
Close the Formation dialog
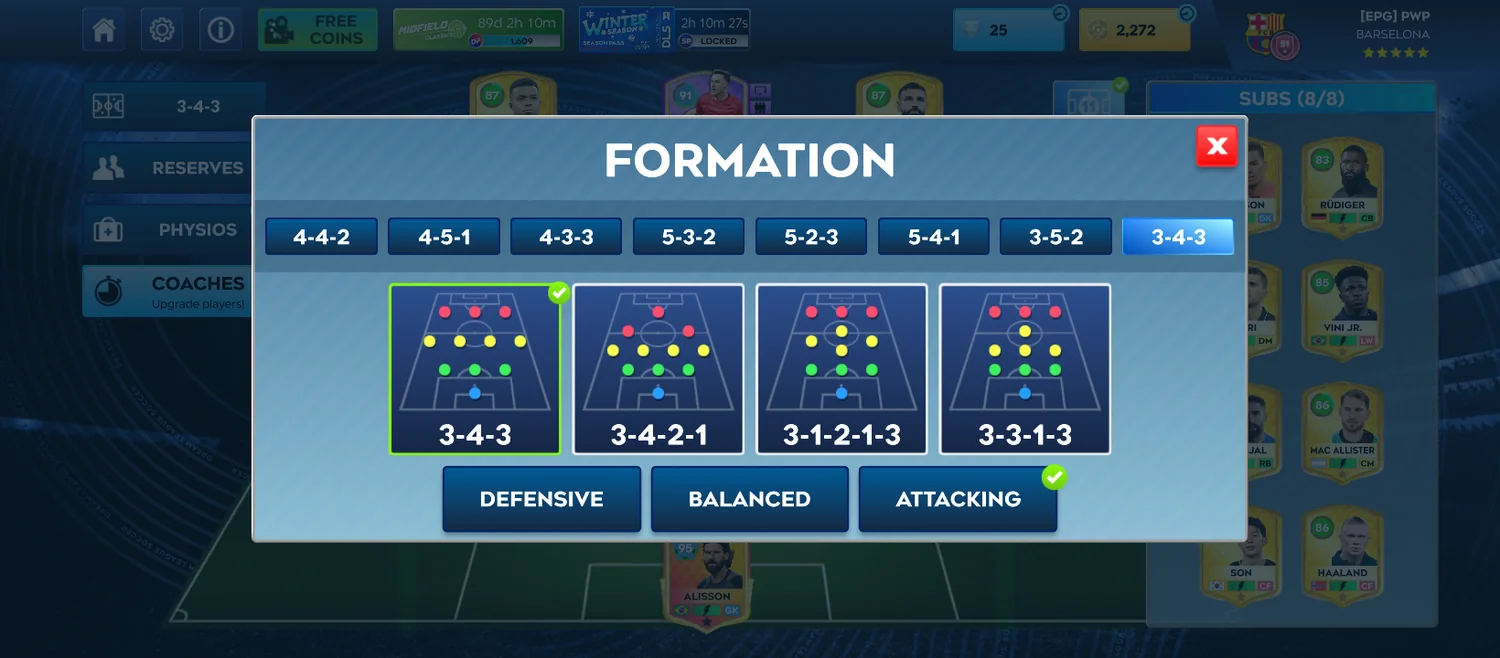point(1216,147)
